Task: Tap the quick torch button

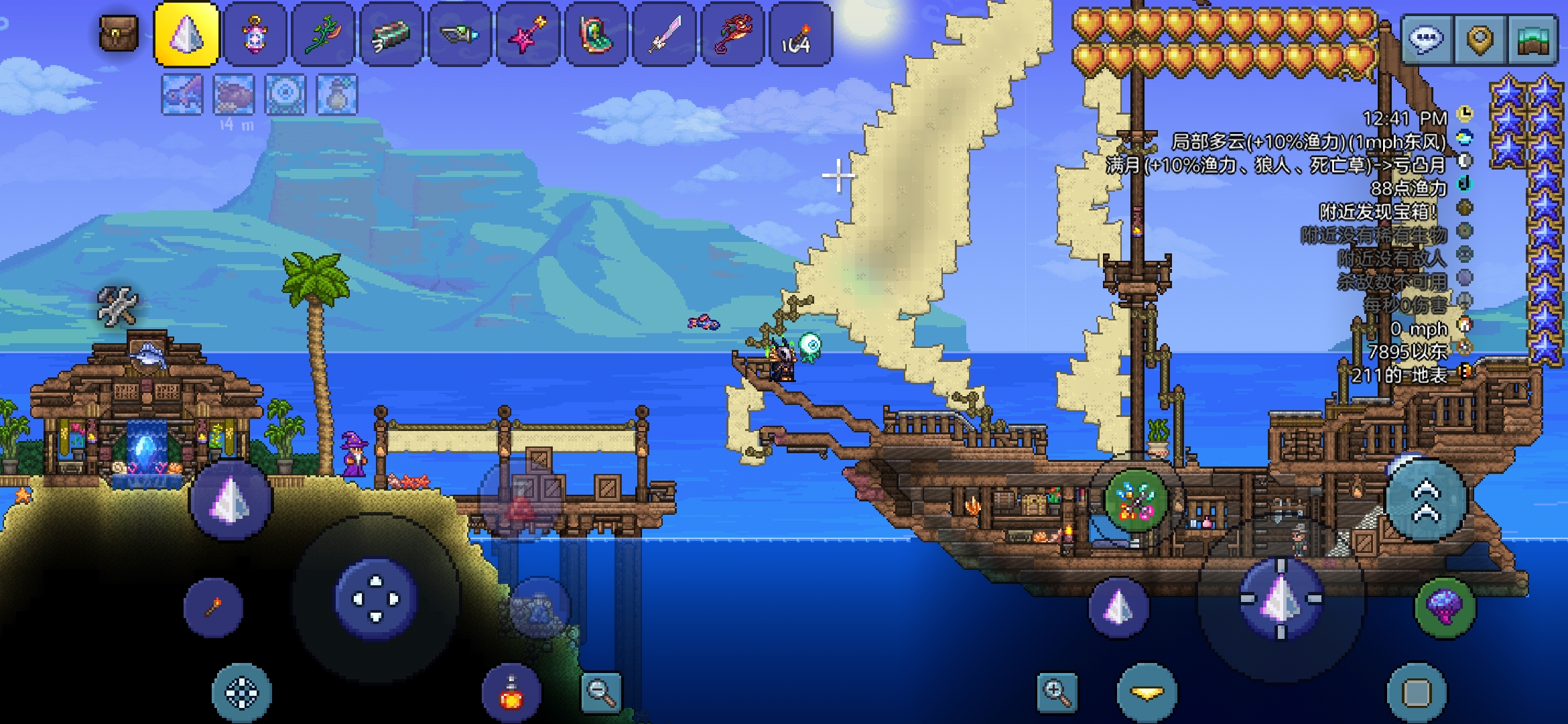Action: (213, 607)
